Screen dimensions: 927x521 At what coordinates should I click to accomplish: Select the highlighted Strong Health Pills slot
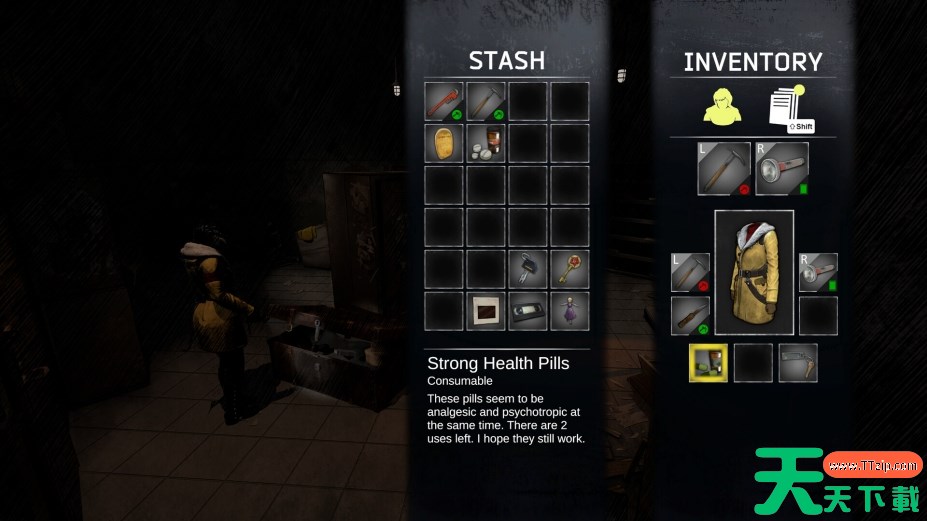pyautogui.click(x=709, y=363)
